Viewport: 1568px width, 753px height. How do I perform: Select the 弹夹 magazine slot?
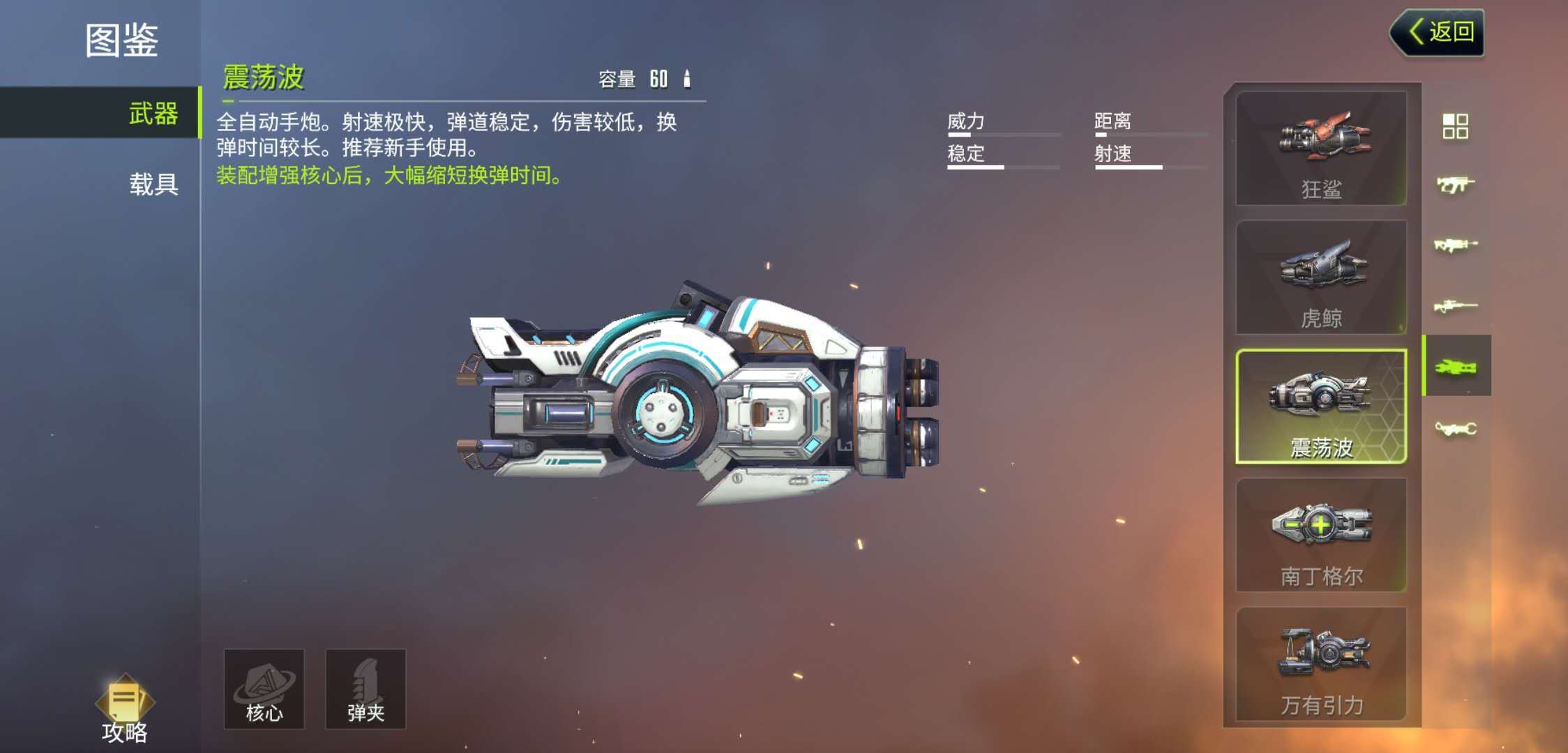[365, 689]
